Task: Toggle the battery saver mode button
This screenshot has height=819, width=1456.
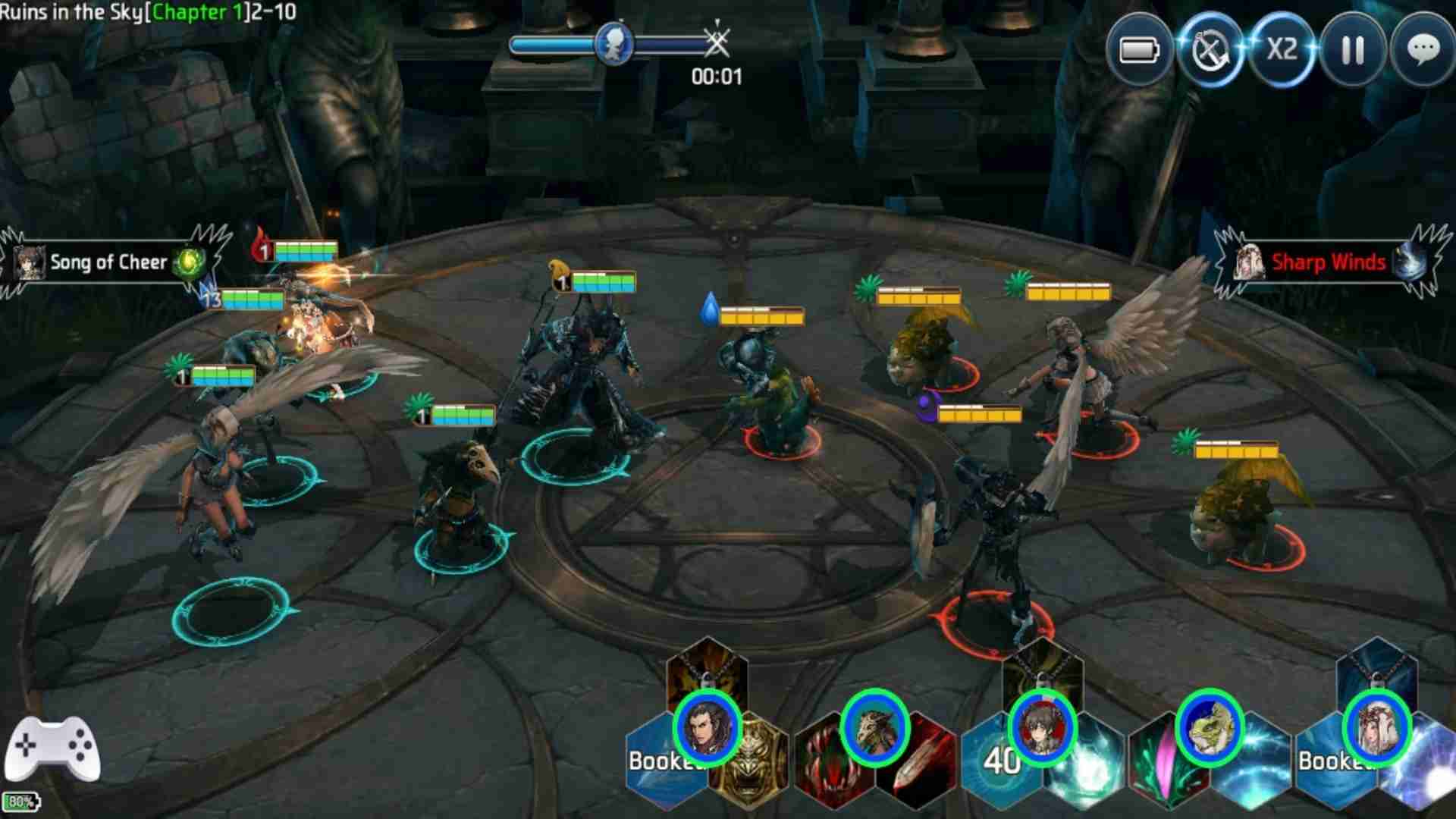Action: pos(1139,51)
